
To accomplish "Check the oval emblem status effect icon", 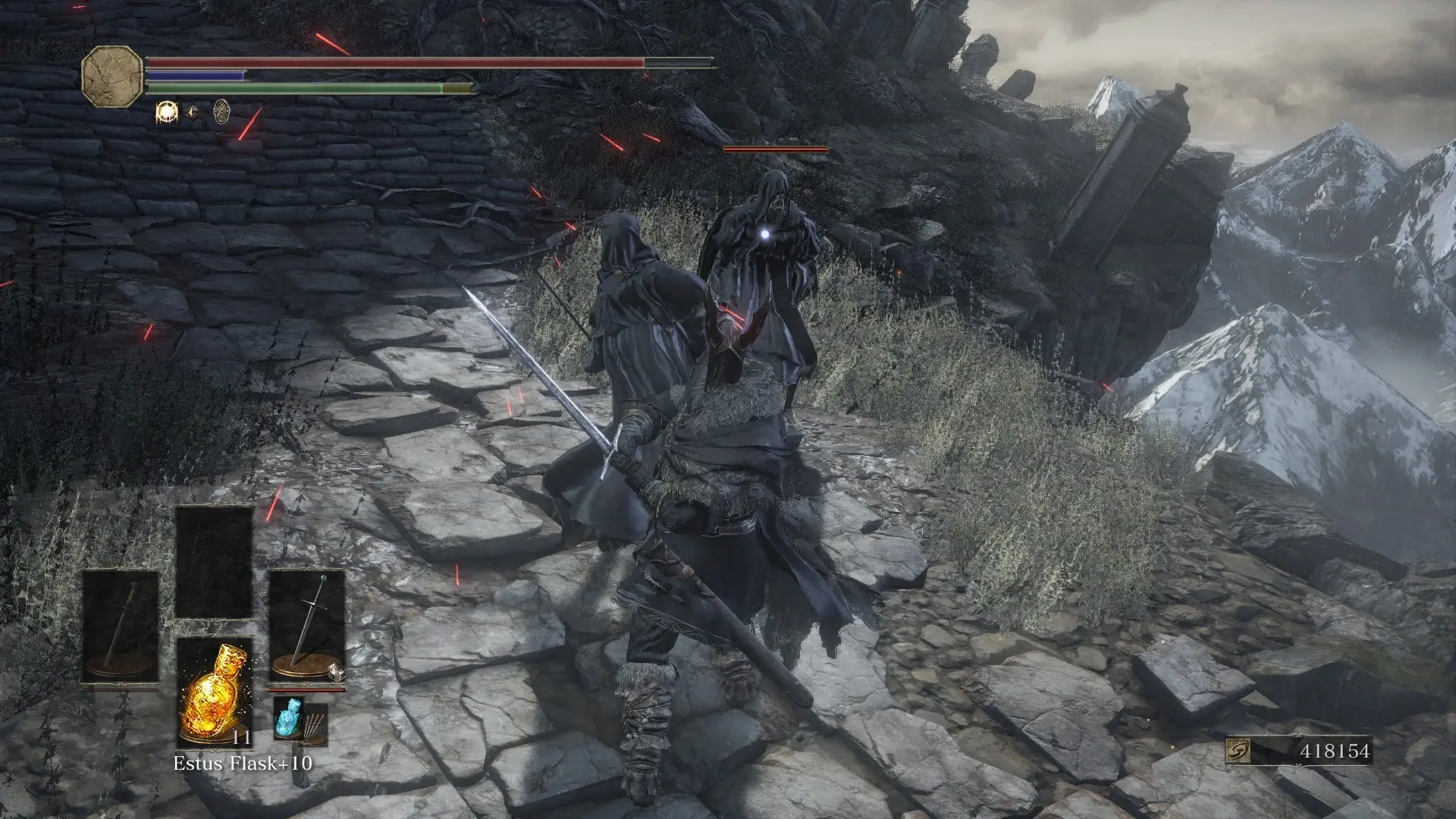I will click(221, 111).
